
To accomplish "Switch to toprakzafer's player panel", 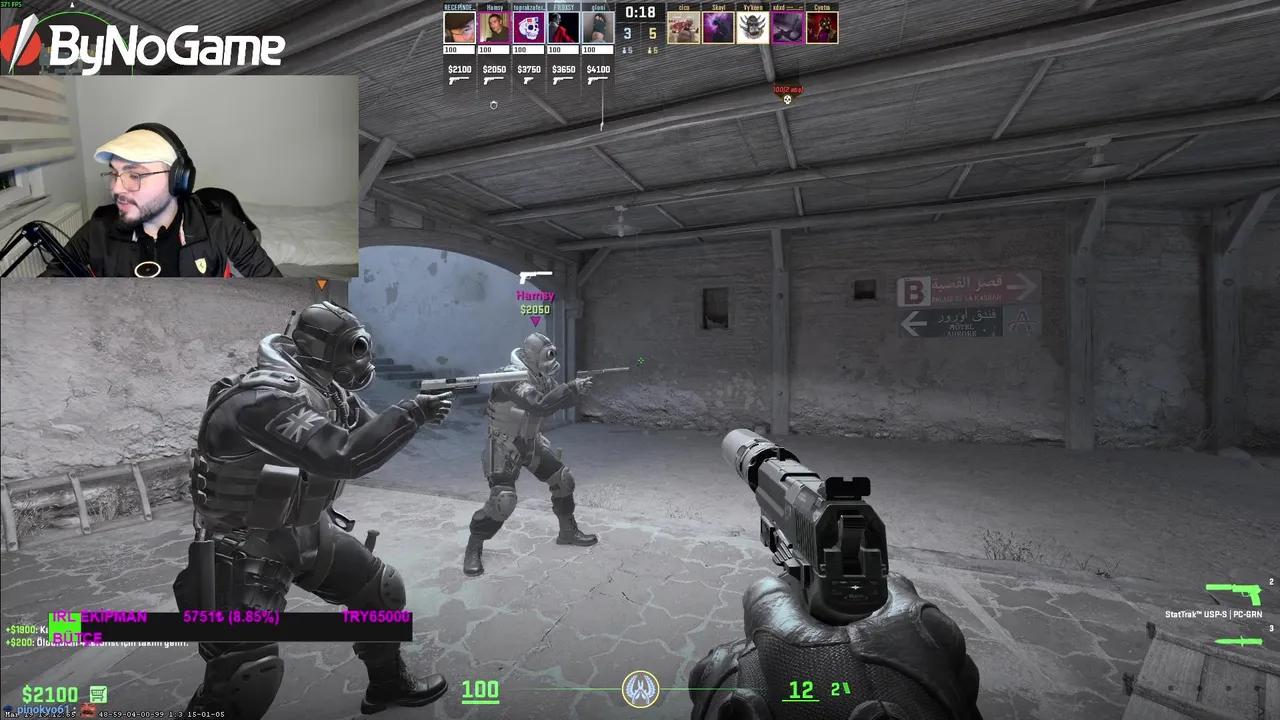I will 531,27.
